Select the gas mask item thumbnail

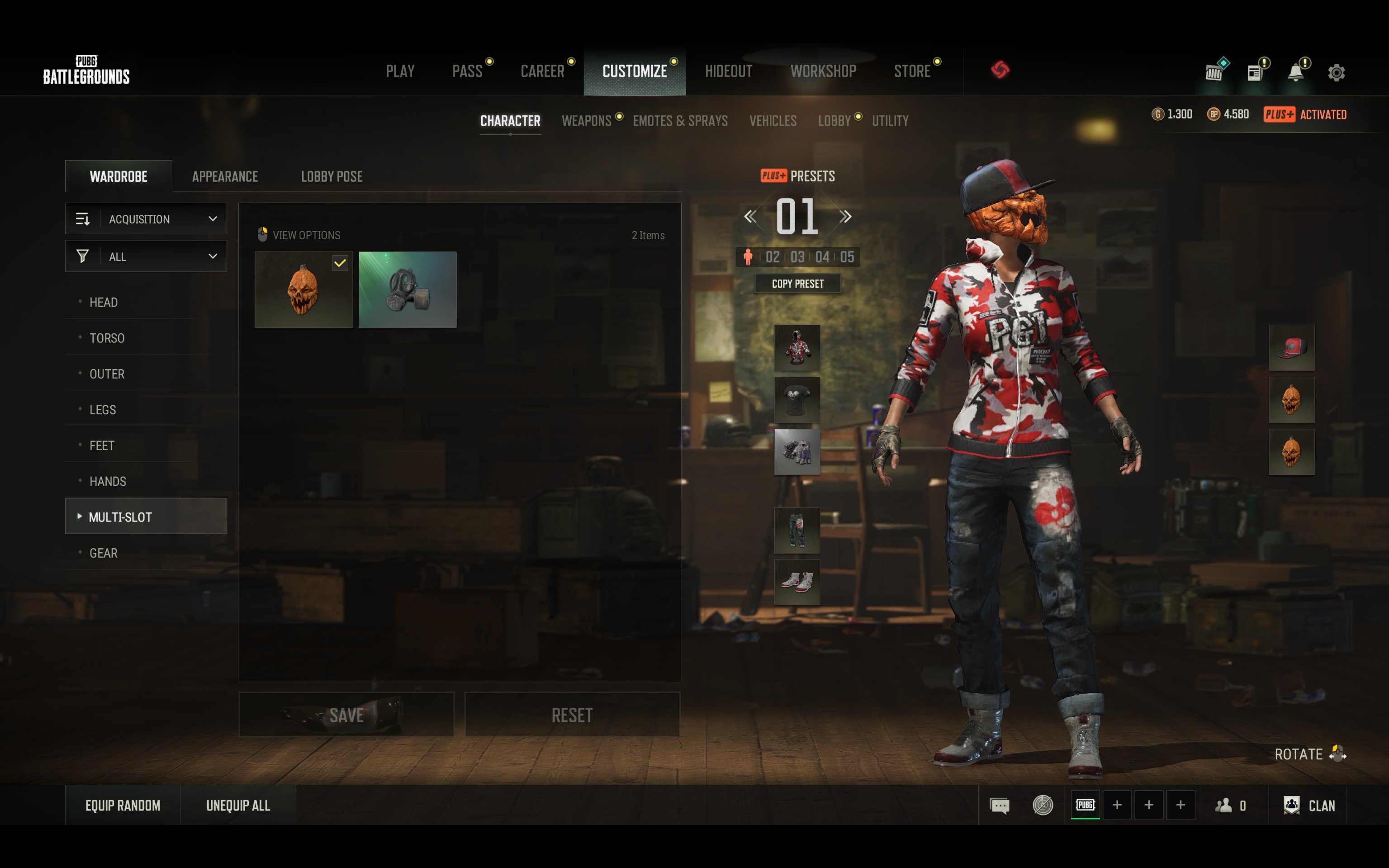[x=408, y=289]
